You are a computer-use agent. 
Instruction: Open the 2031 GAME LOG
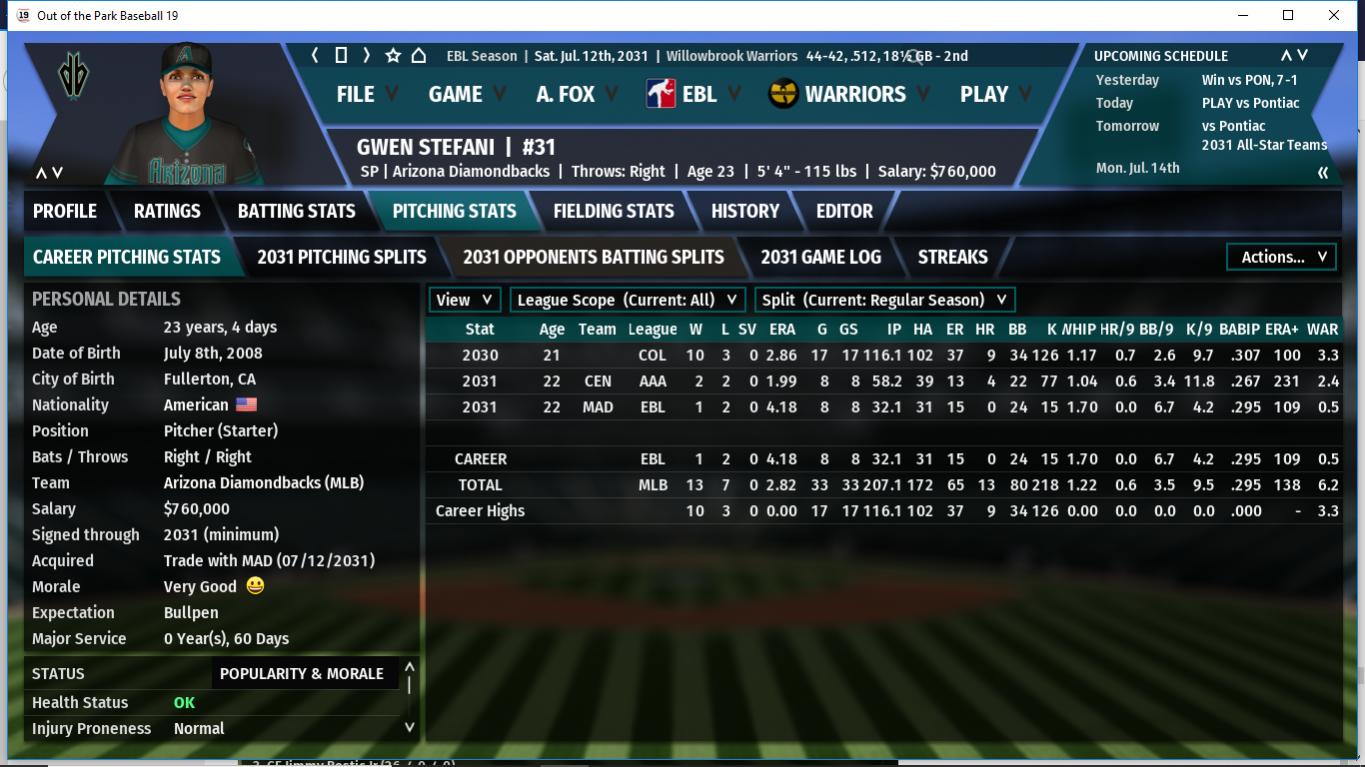point(820,257)
